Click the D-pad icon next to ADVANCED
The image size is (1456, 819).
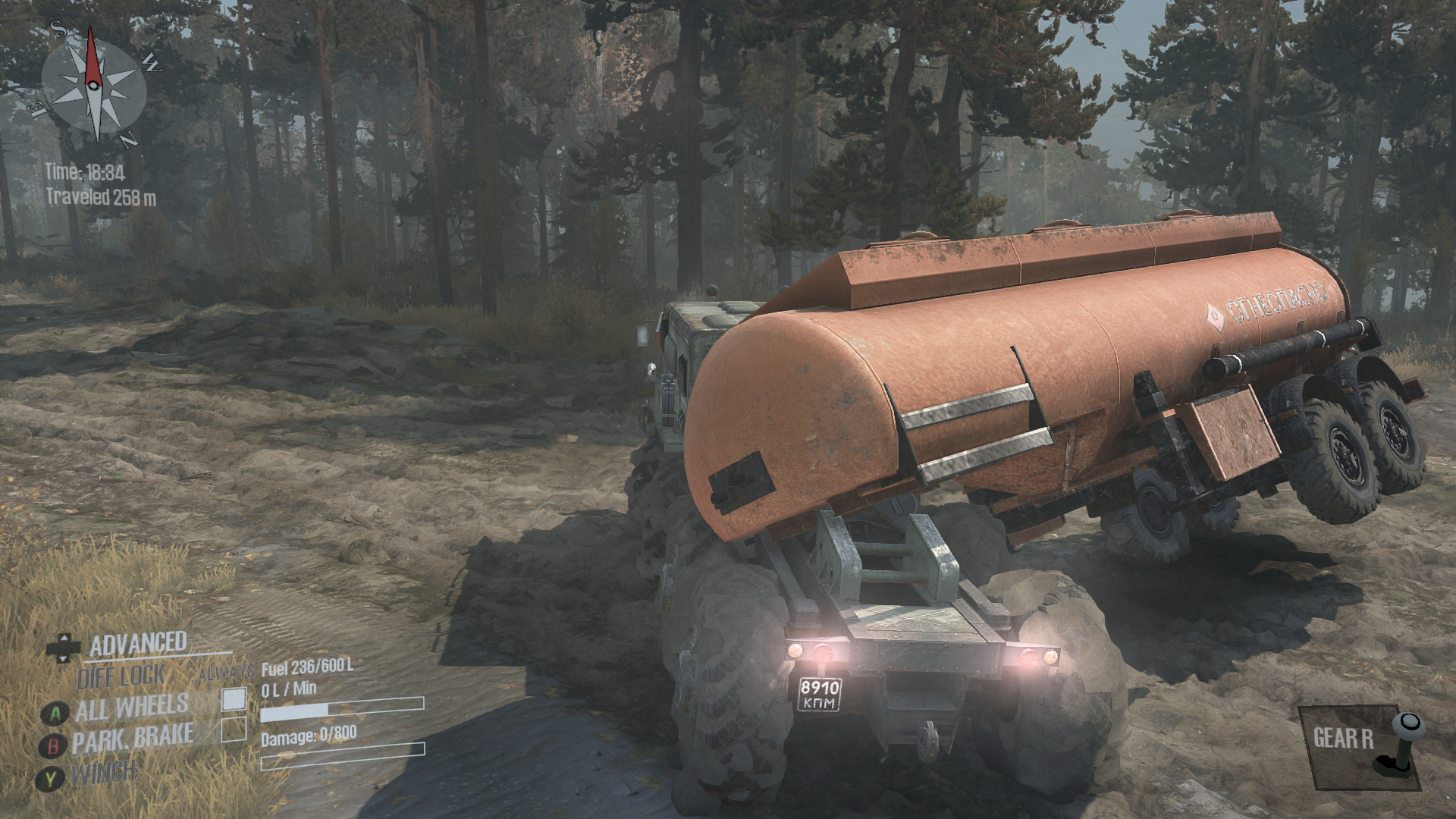point(64,649)
